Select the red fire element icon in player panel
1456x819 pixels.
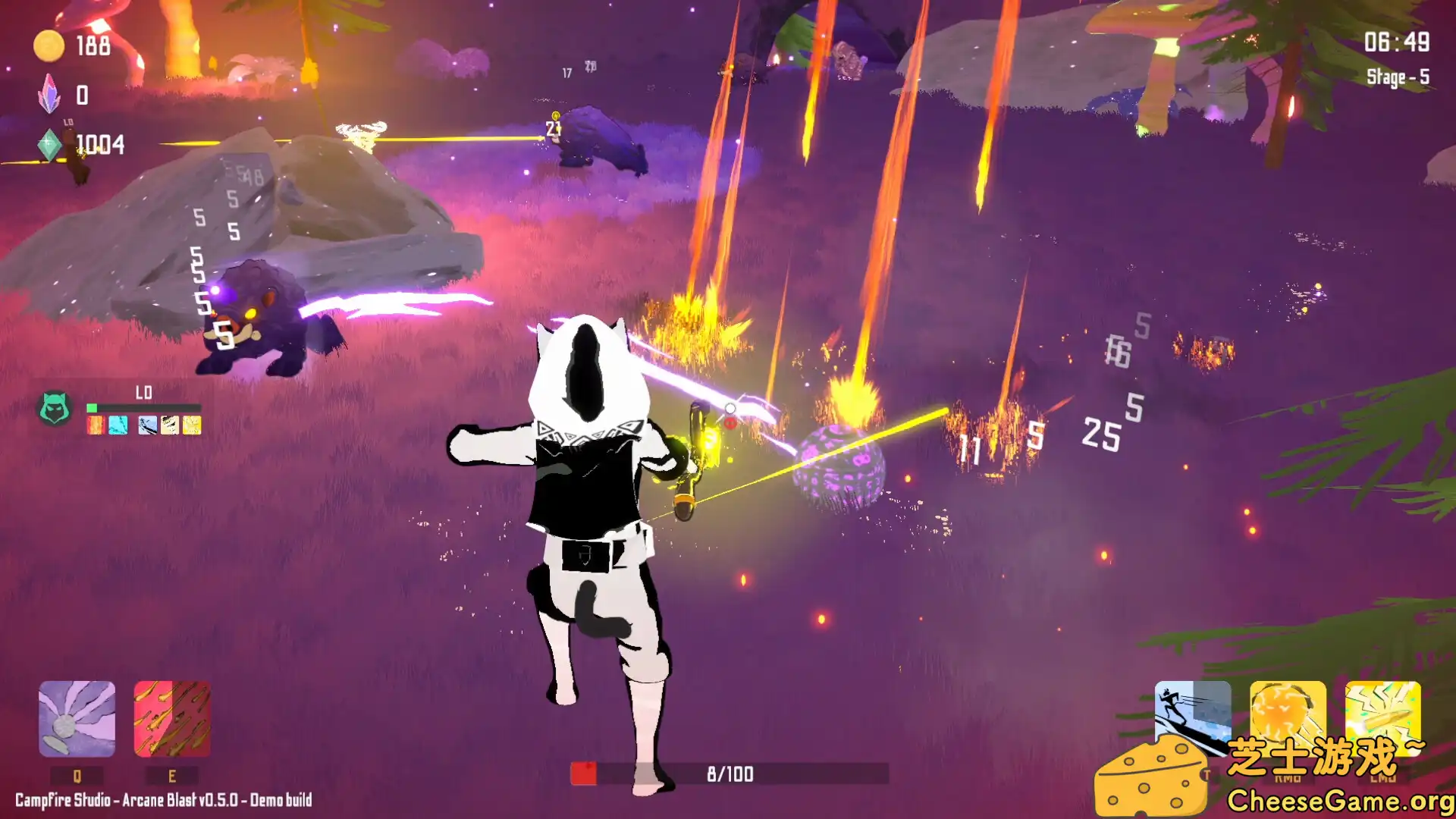coord(95,425)
